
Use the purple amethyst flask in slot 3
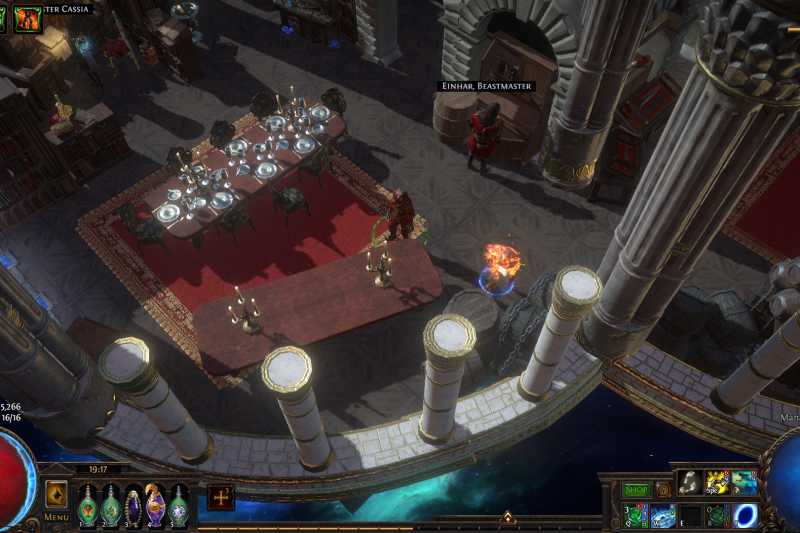pos(133,503)
